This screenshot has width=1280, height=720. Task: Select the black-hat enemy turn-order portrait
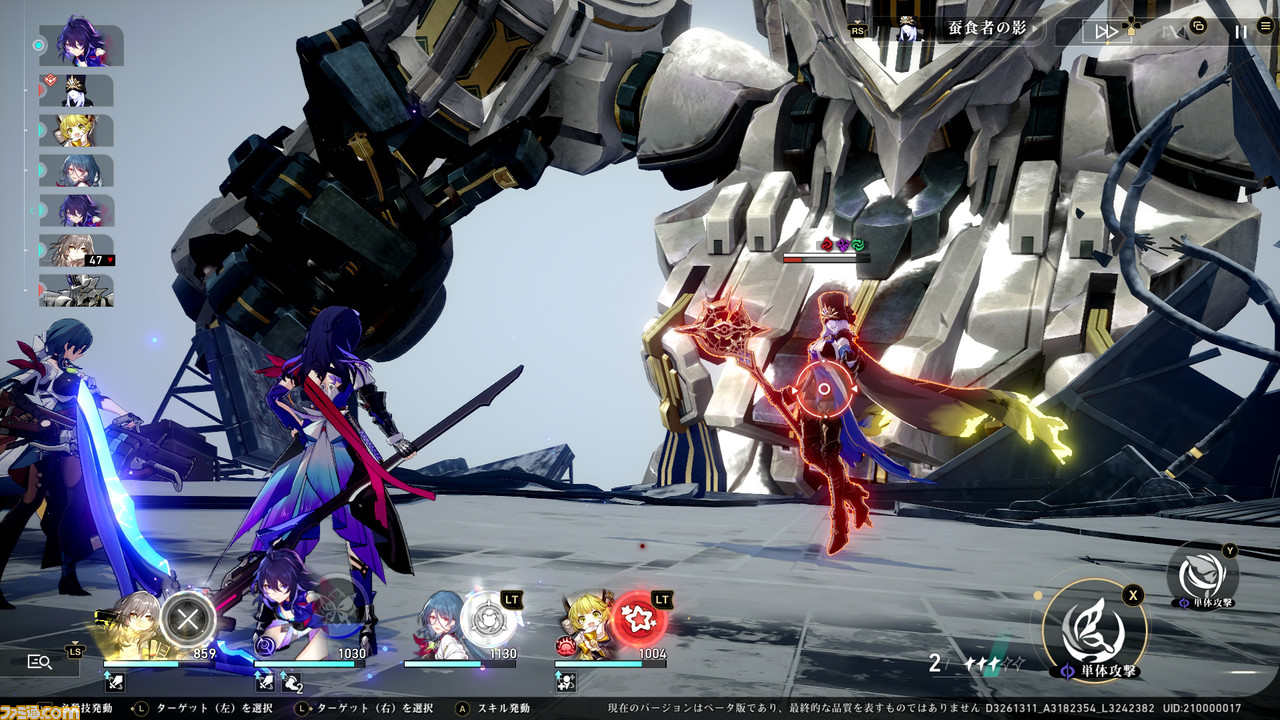pos(76,91)
